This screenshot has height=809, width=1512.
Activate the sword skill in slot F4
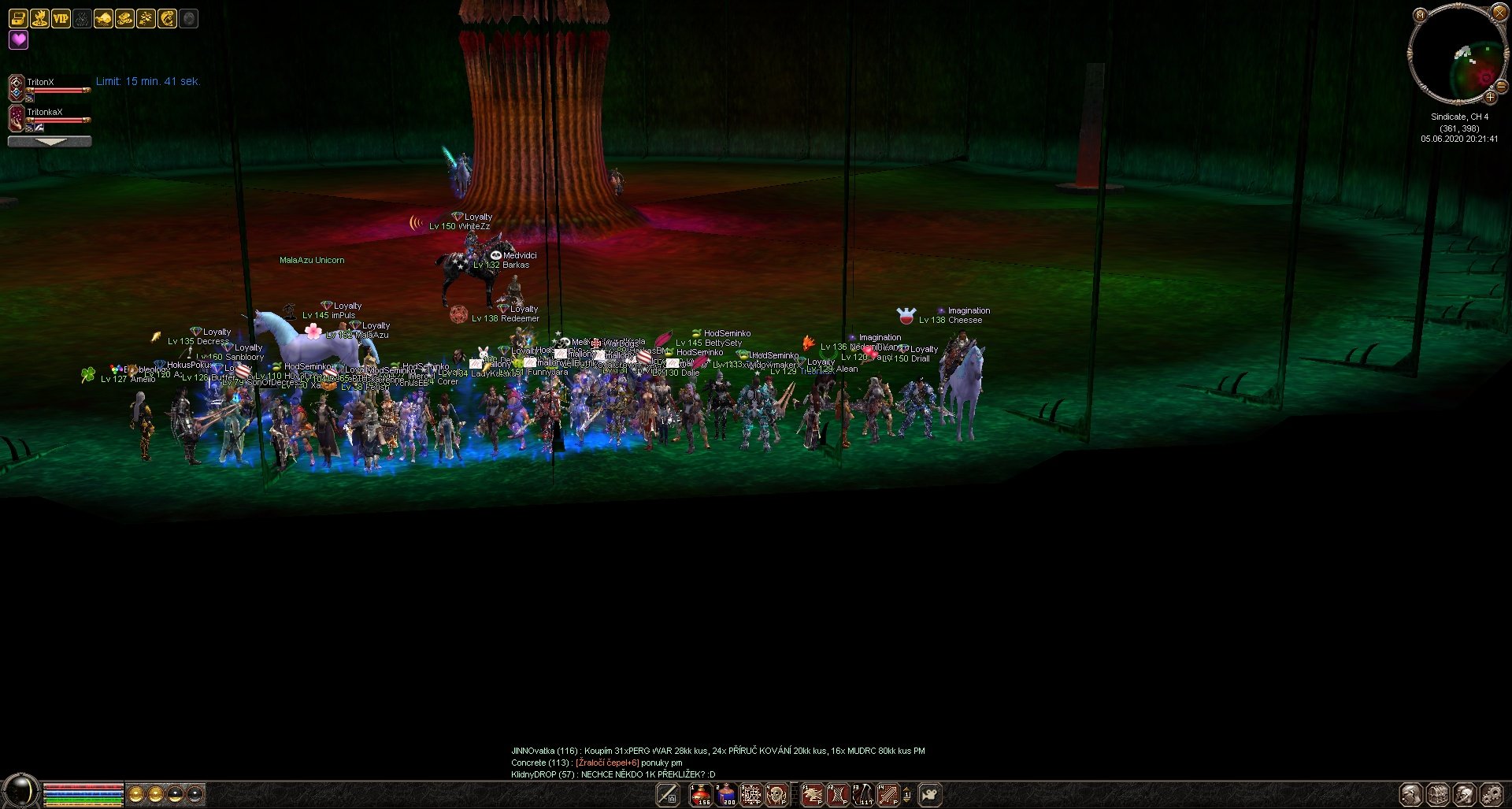(888, 795)
